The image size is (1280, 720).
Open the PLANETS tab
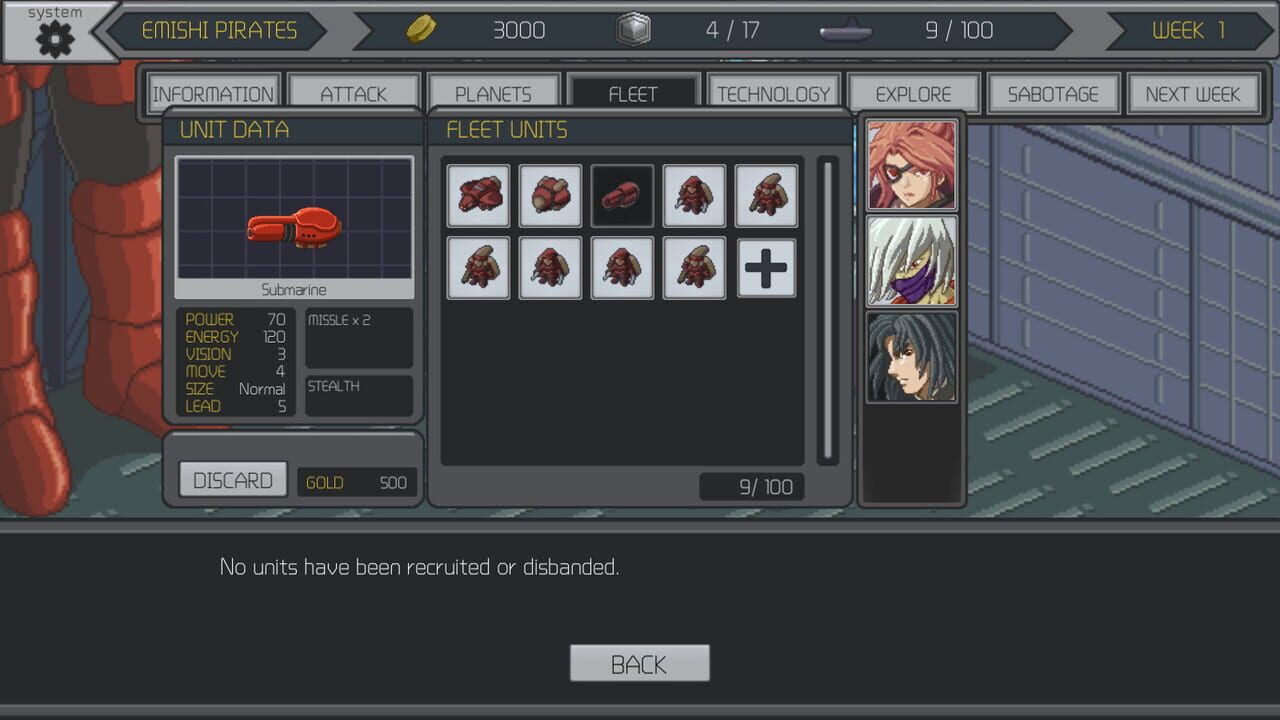[x=493, y=92]
